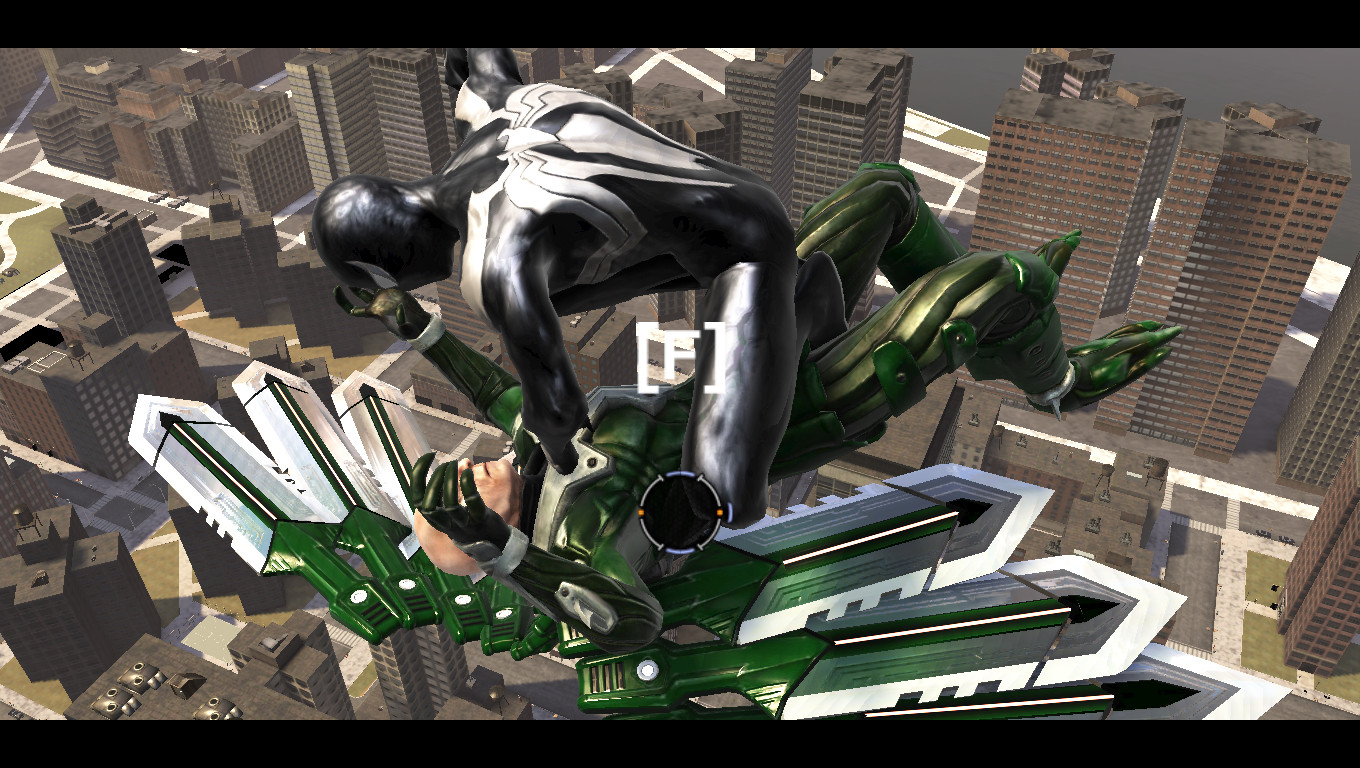This screenshot has height=768, width=1360.
Task: Click the bottom bracket of the targeting circle
Action: tap(680, 548)
